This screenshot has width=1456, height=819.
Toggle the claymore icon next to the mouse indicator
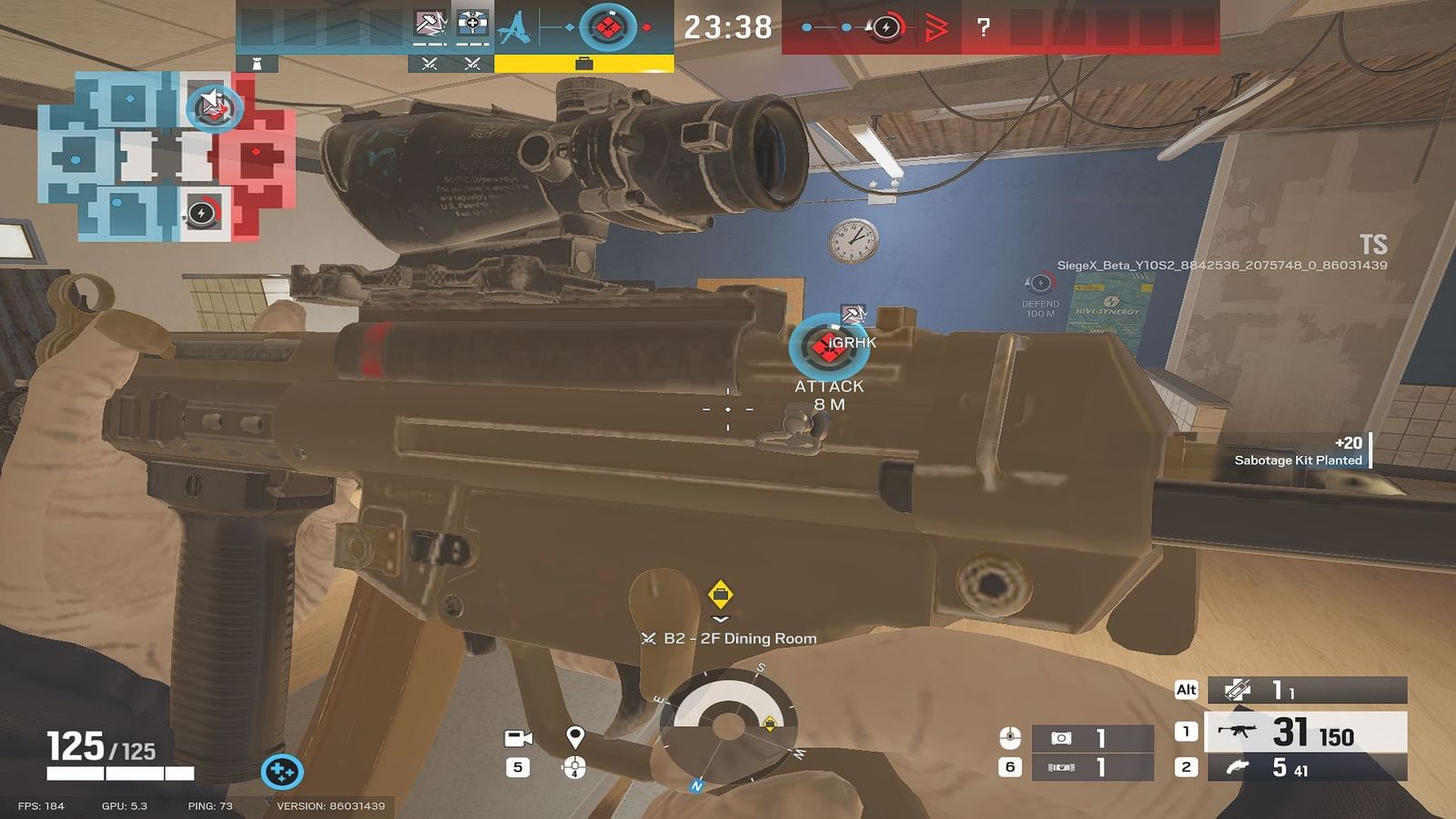1061,737
